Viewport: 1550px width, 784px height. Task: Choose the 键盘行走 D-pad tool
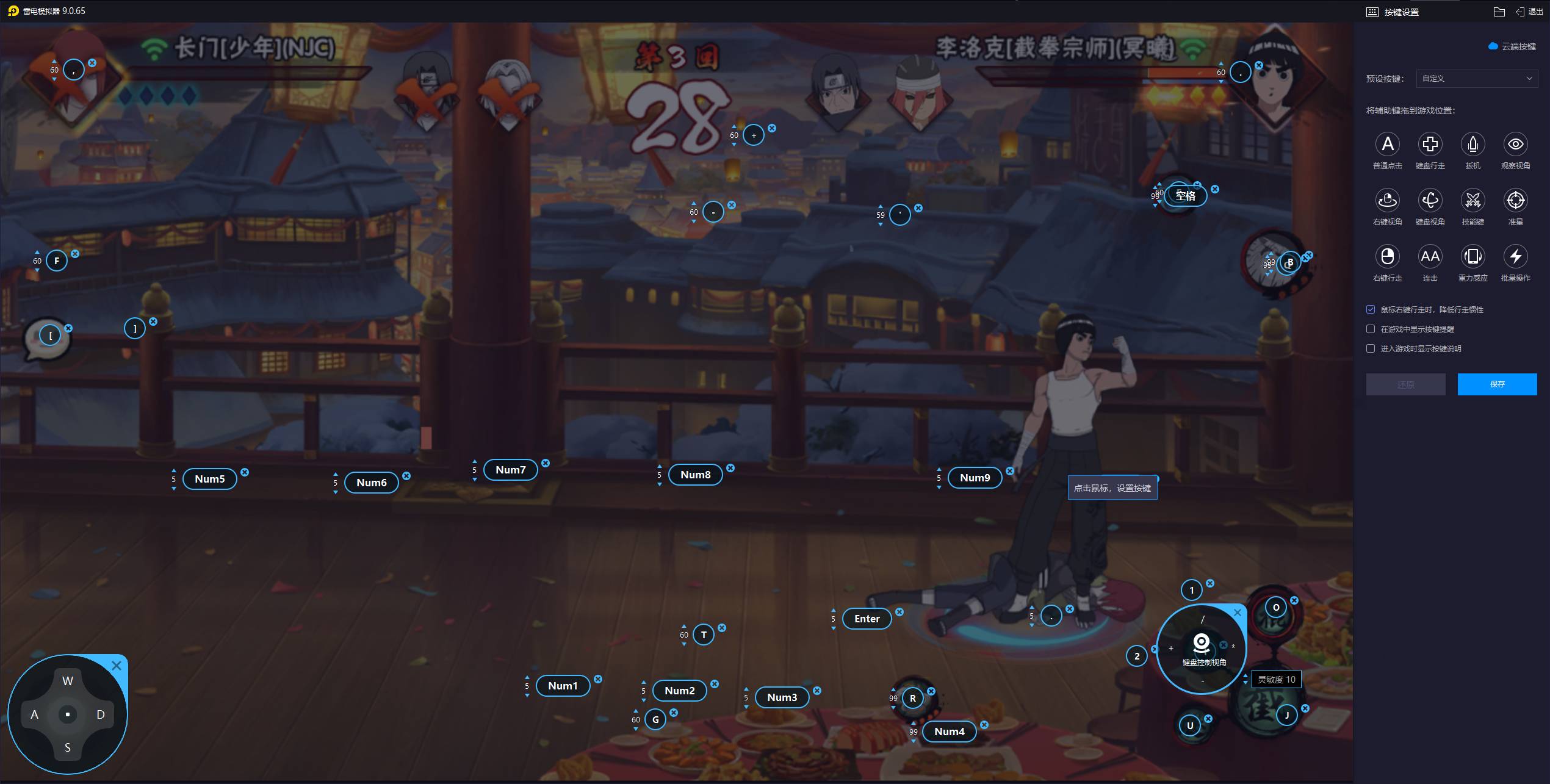pos(1430,145)
